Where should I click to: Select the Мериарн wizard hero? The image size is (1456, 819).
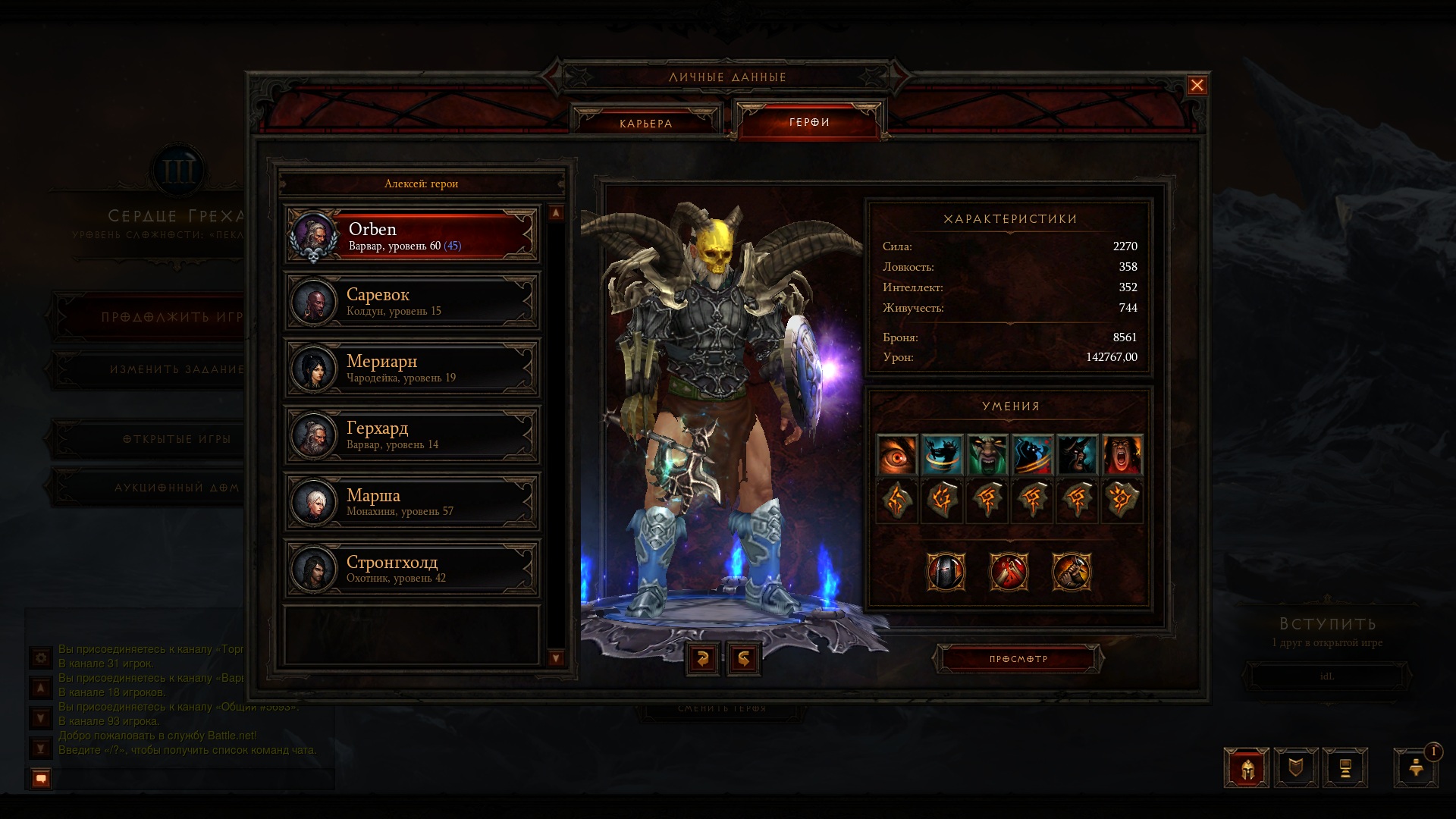[412, 369]
